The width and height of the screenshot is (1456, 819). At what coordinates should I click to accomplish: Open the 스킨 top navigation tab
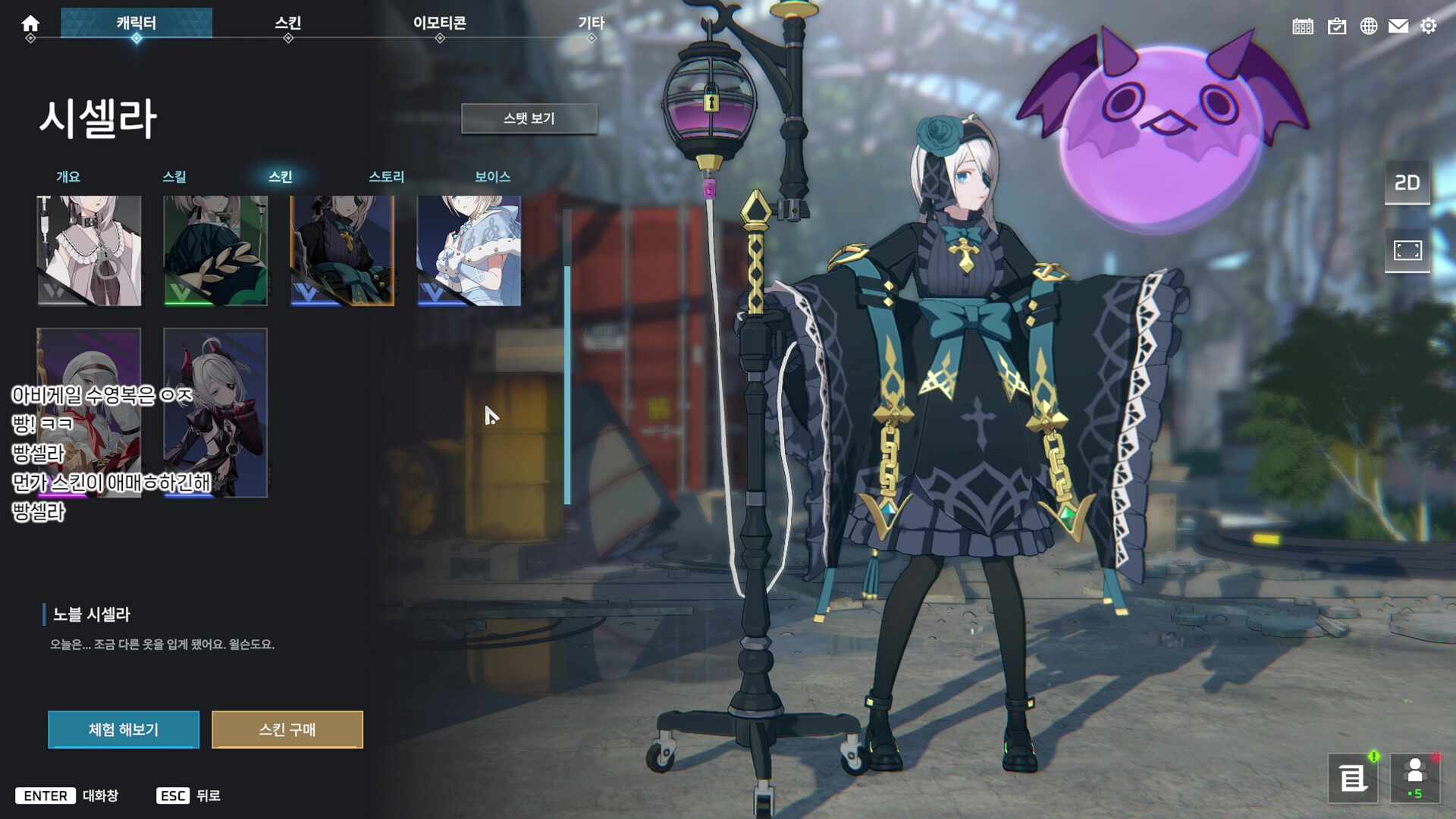coord(288,24)
